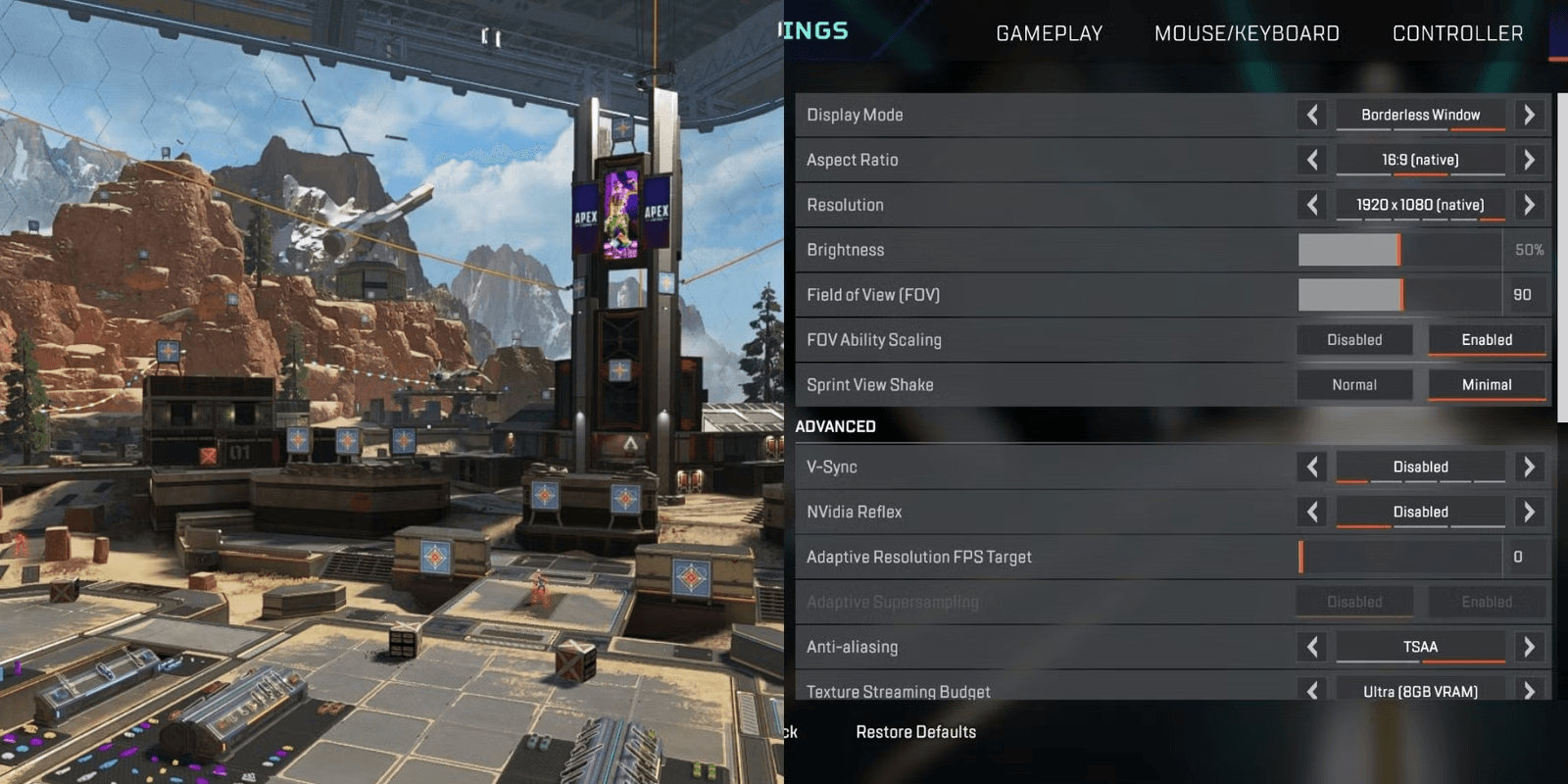Click the left arrow beside Resolution
Viewport: 1568px width, 784px height.
[x=1311, y=205]
